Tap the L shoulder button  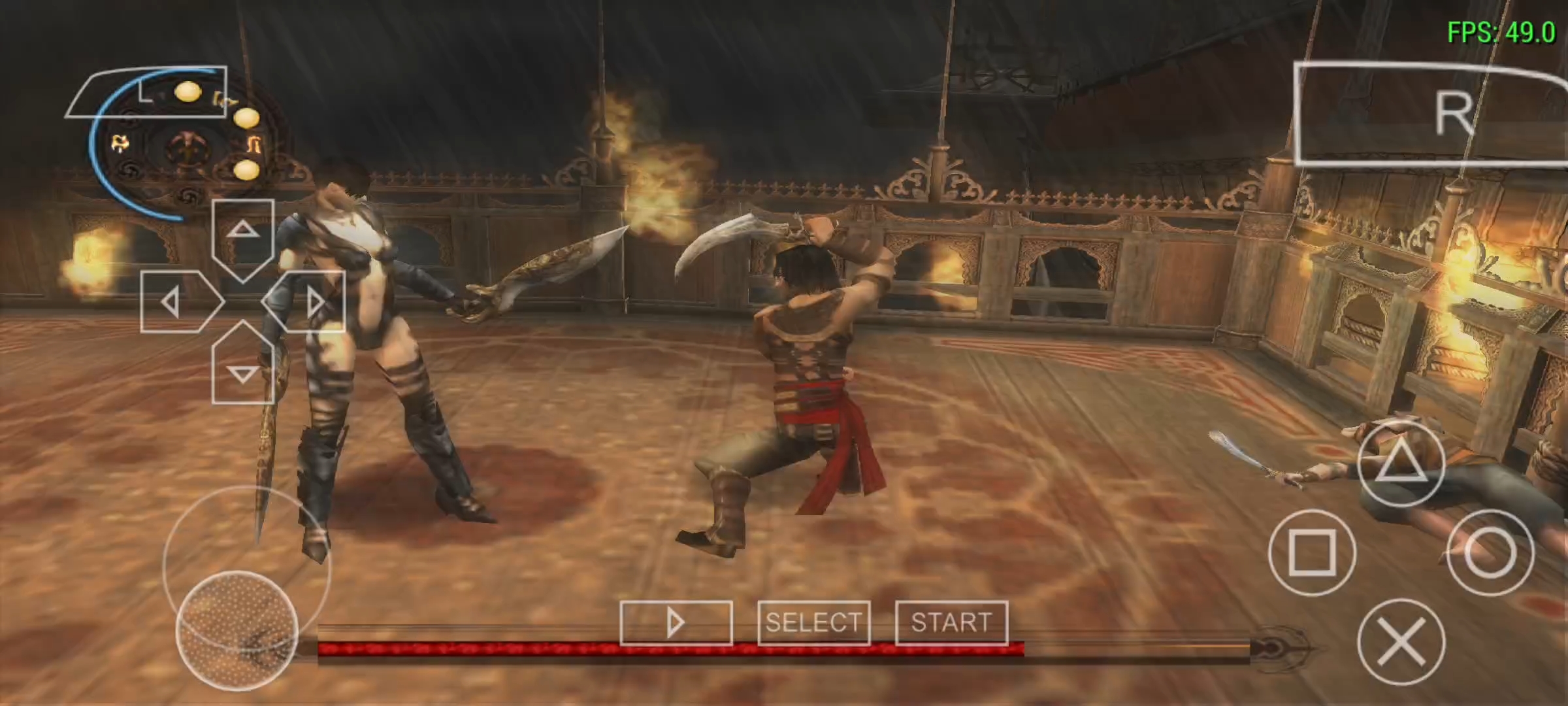[146, 92]
